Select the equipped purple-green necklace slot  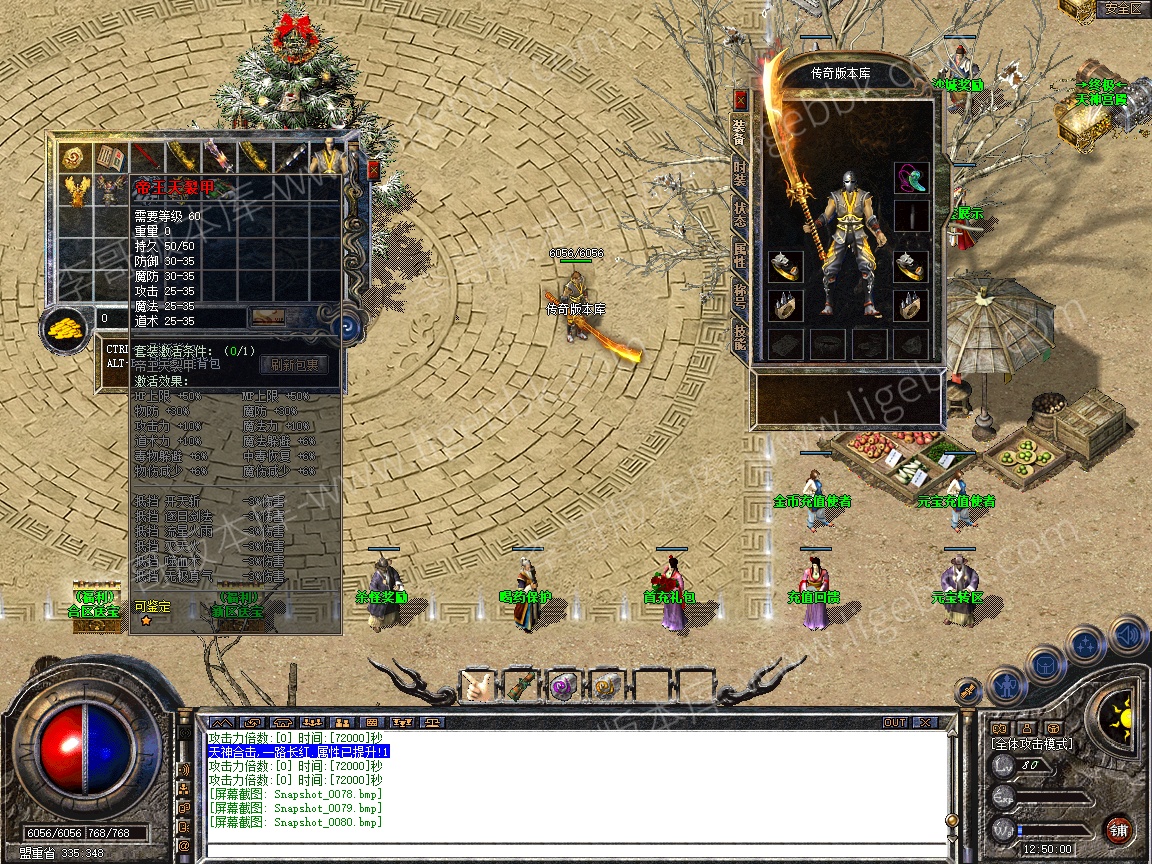pyautogui.click(x=911, y=178)
